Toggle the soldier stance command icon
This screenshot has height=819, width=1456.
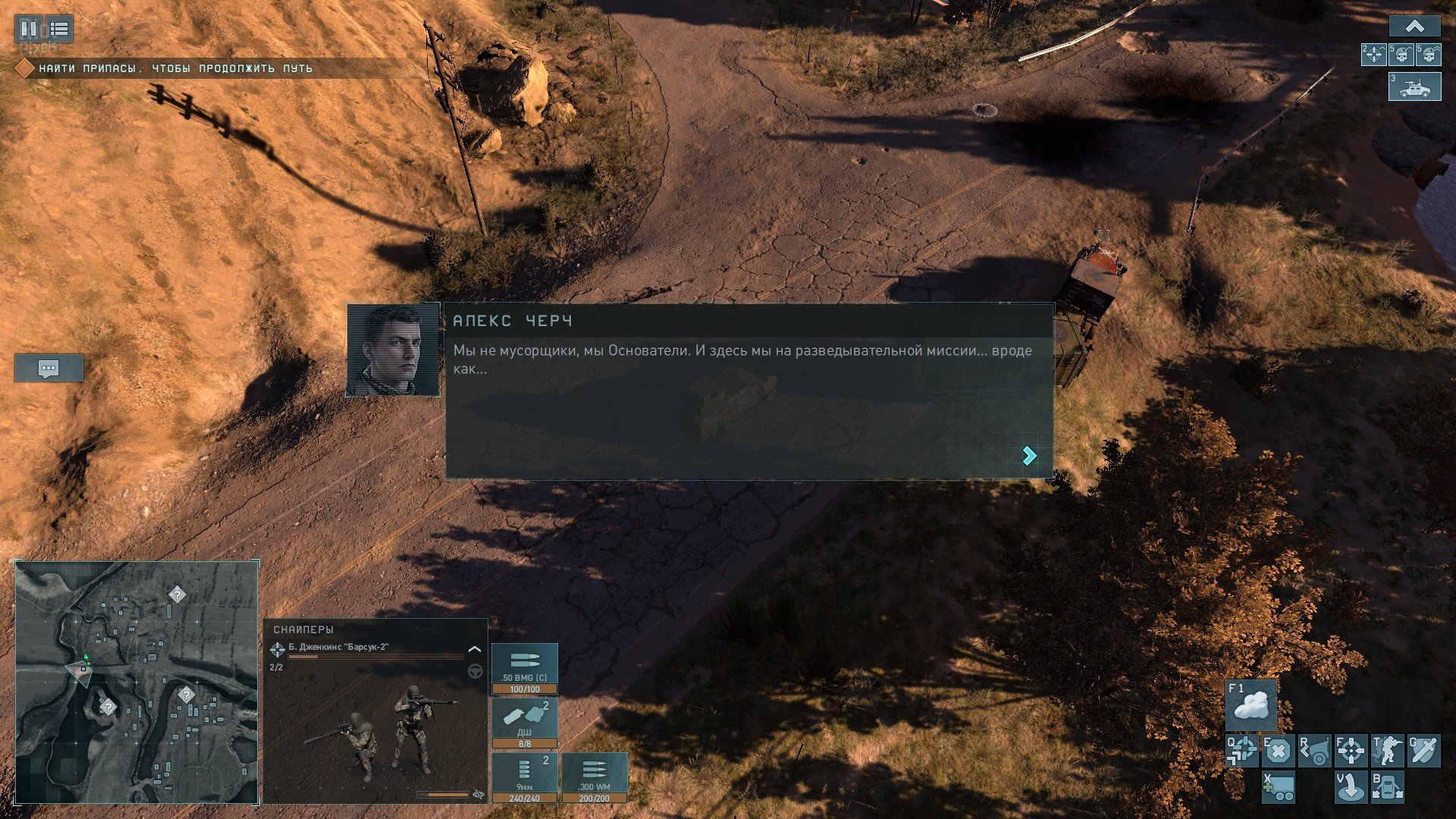click(1387, 751)
